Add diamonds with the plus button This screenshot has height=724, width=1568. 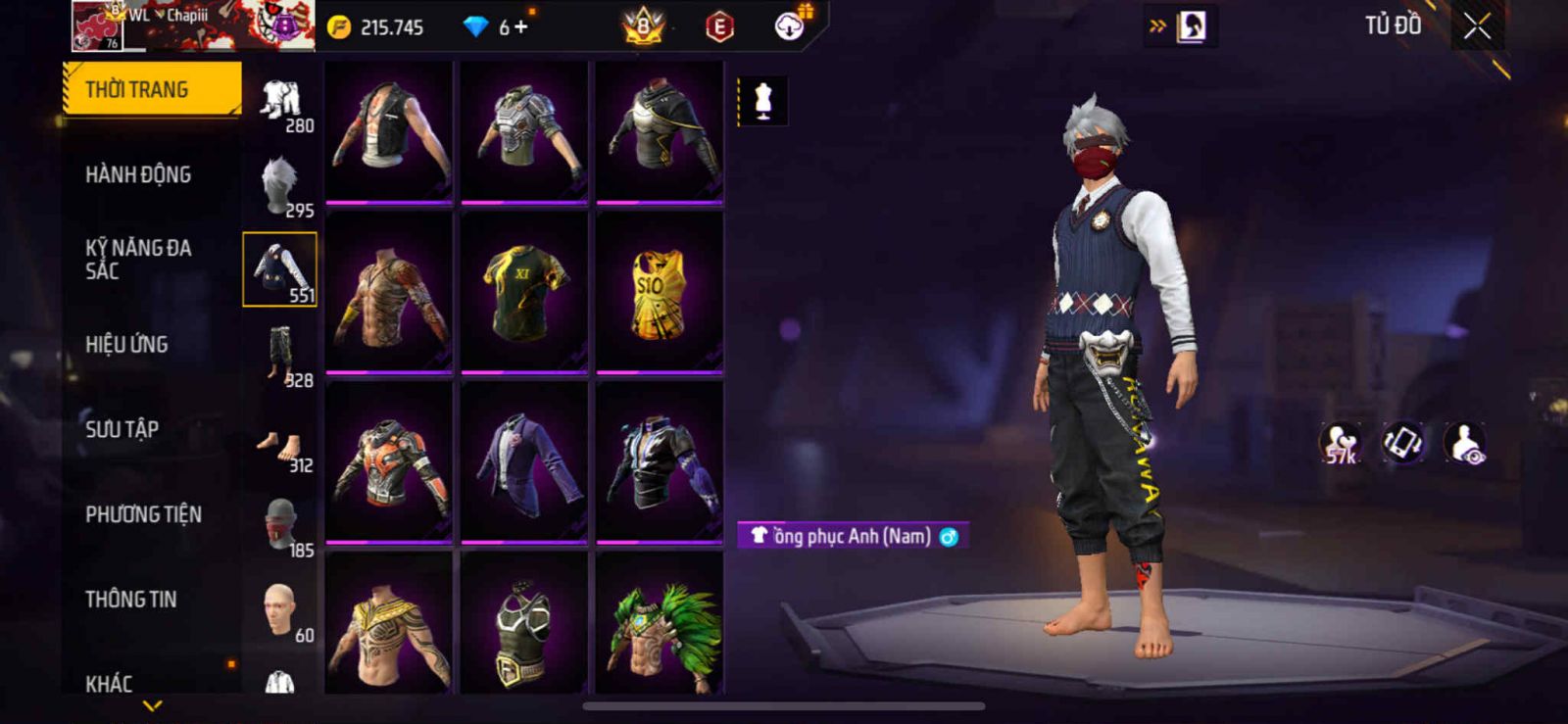pos(521,26)
